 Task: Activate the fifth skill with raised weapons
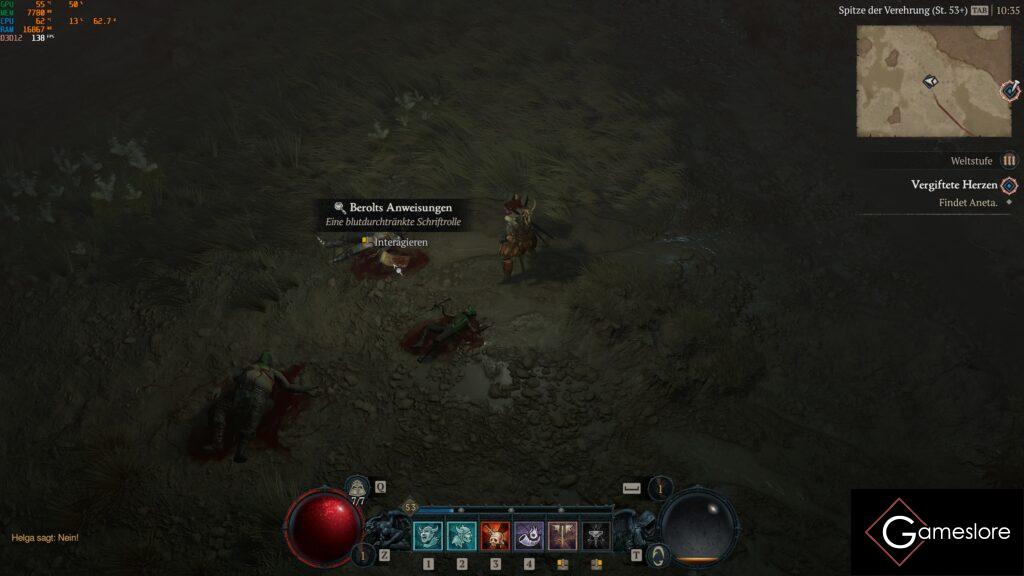[x=562, y=536]
